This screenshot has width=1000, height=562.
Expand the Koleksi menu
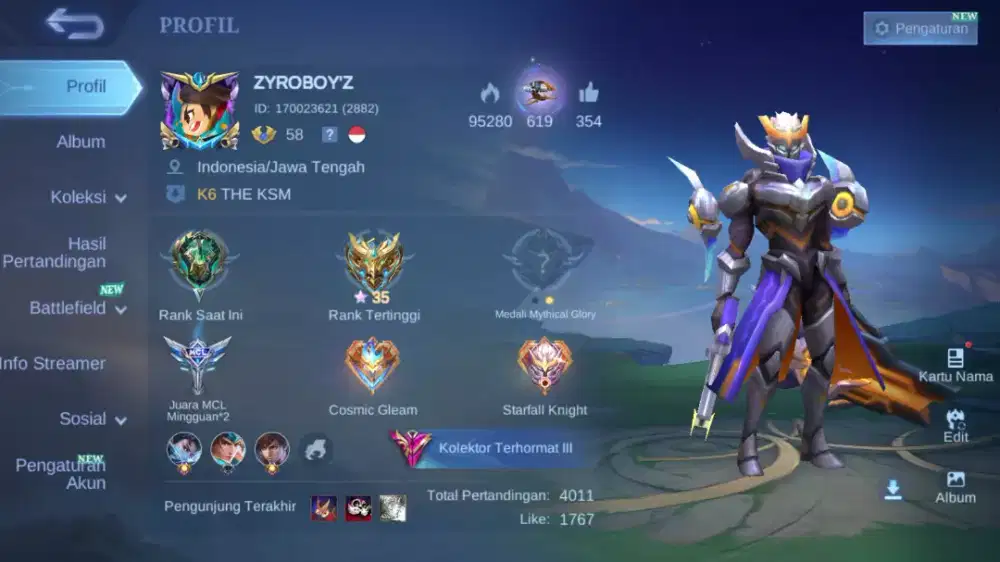[x=88, y=197]
